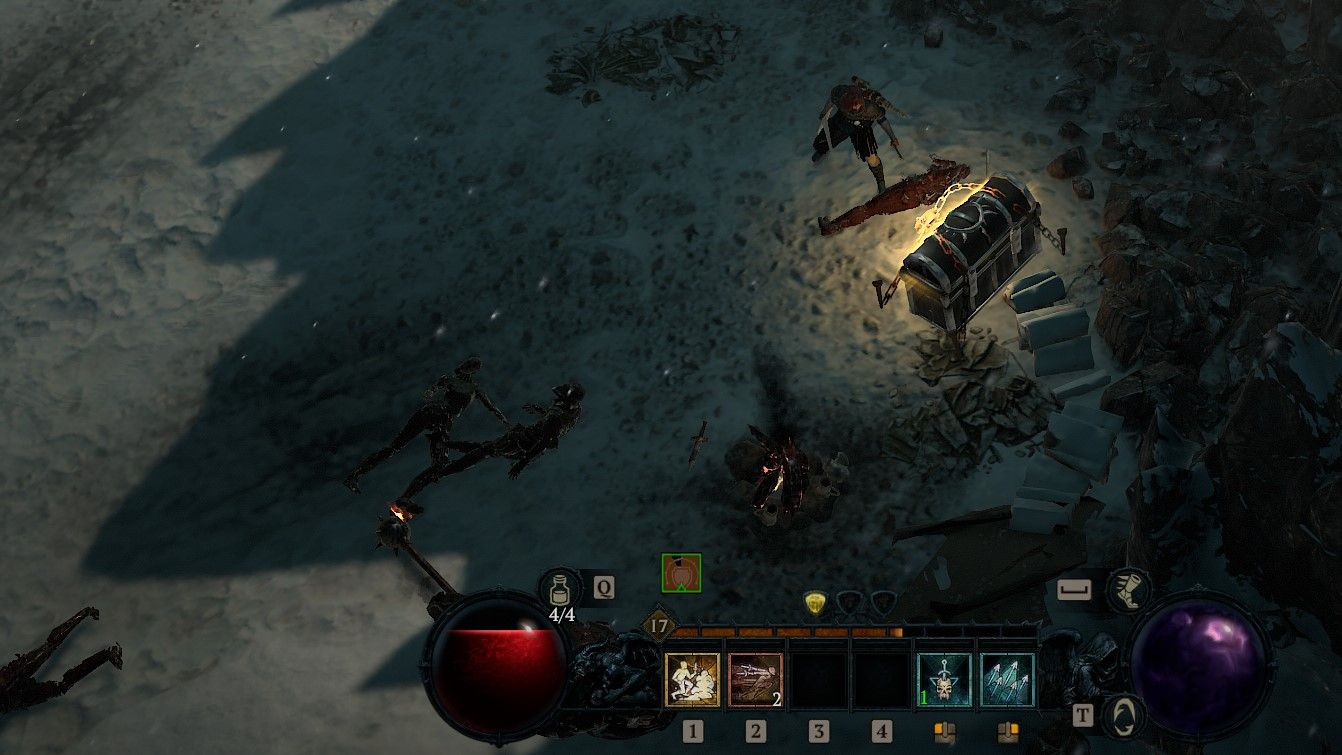Click the green-framed action prompt icon

click(681, 573)
